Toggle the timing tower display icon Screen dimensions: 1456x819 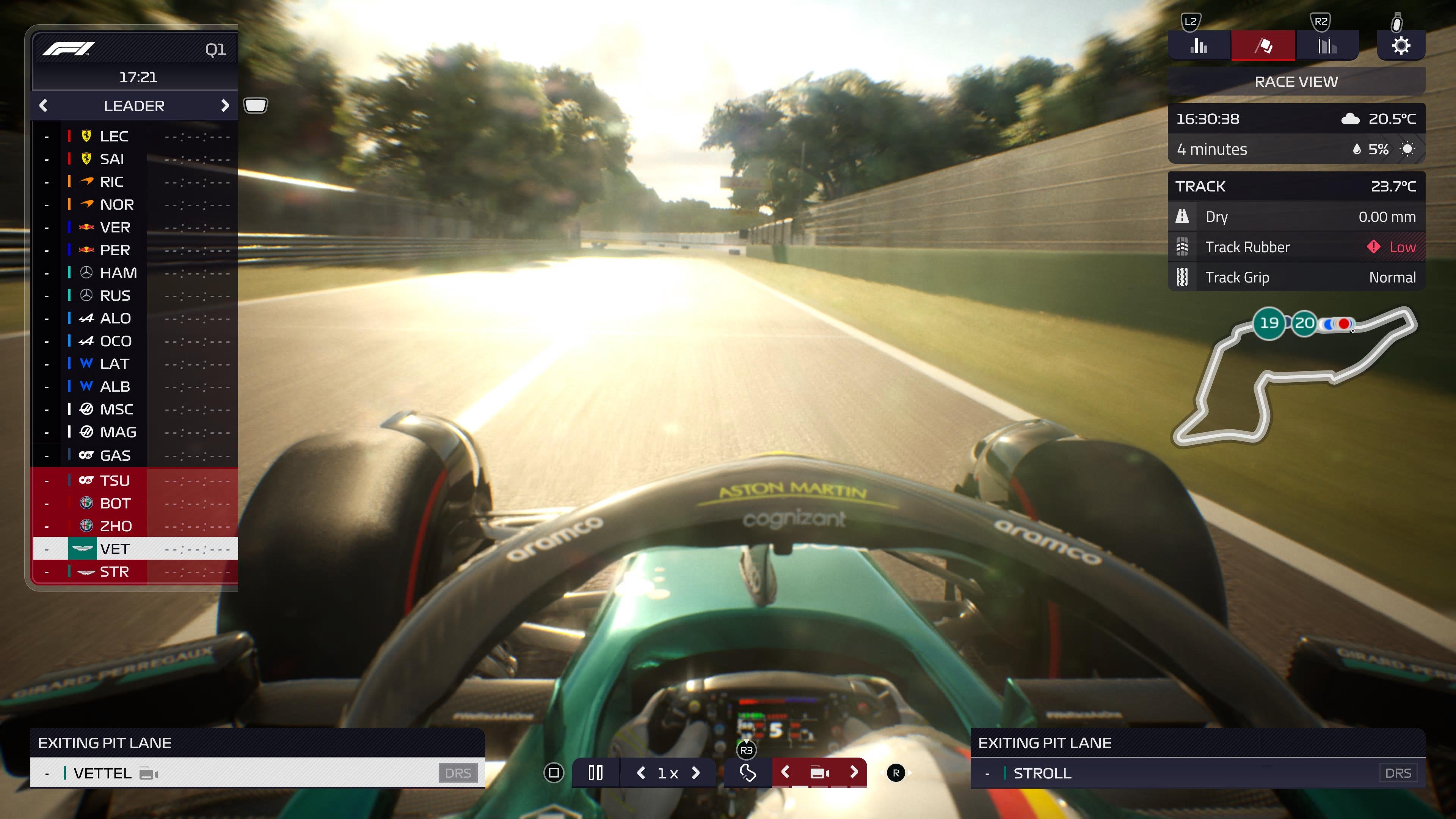click(256, 105)
